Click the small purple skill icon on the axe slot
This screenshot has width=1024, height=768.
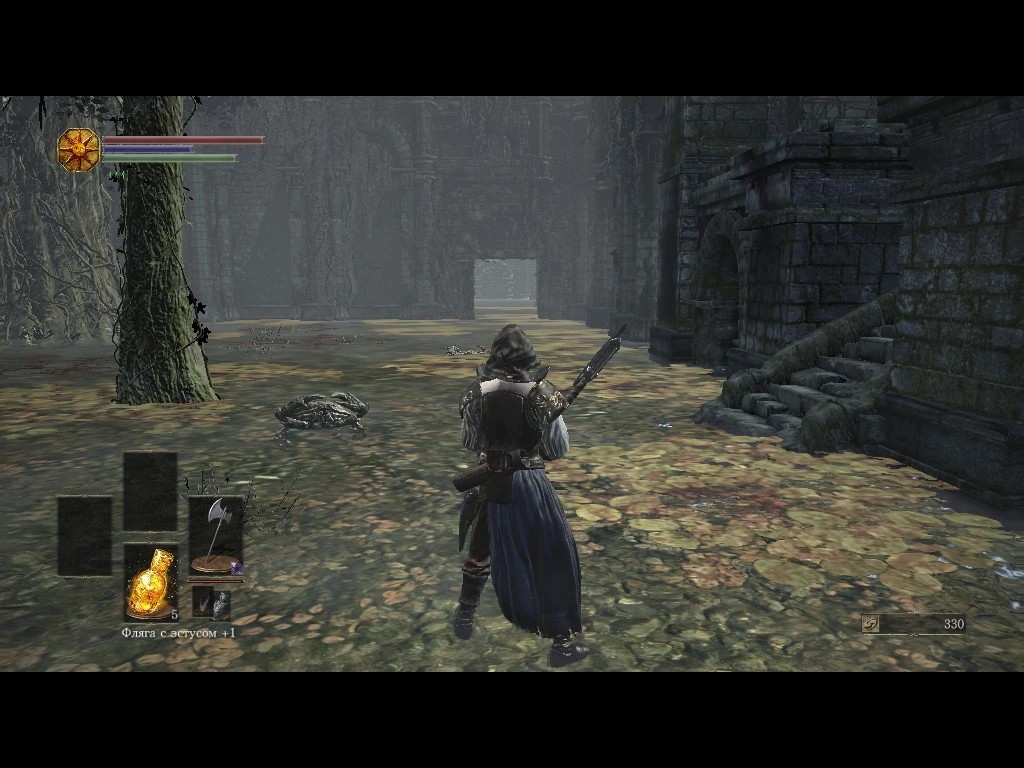pos(236,568)
